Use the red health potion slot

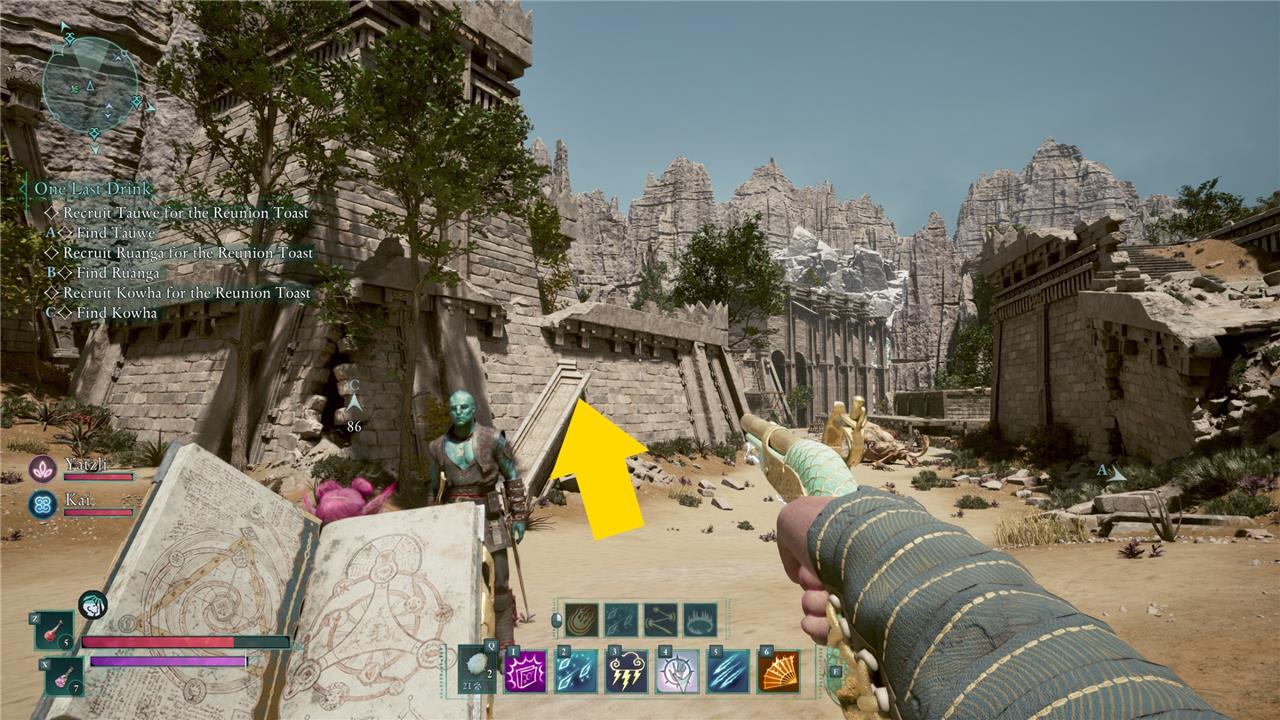(55, 630)
